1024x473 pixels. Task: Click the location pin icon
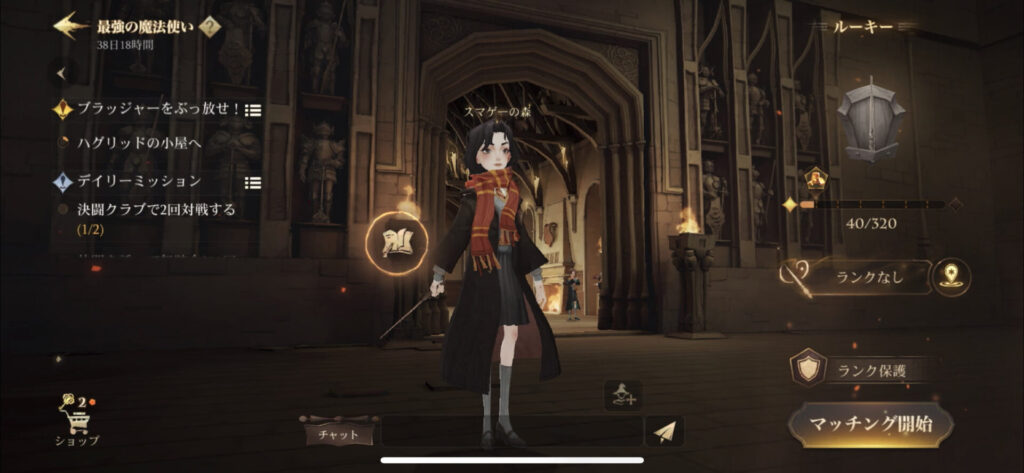pyautogui.click(x=951, y=278)
